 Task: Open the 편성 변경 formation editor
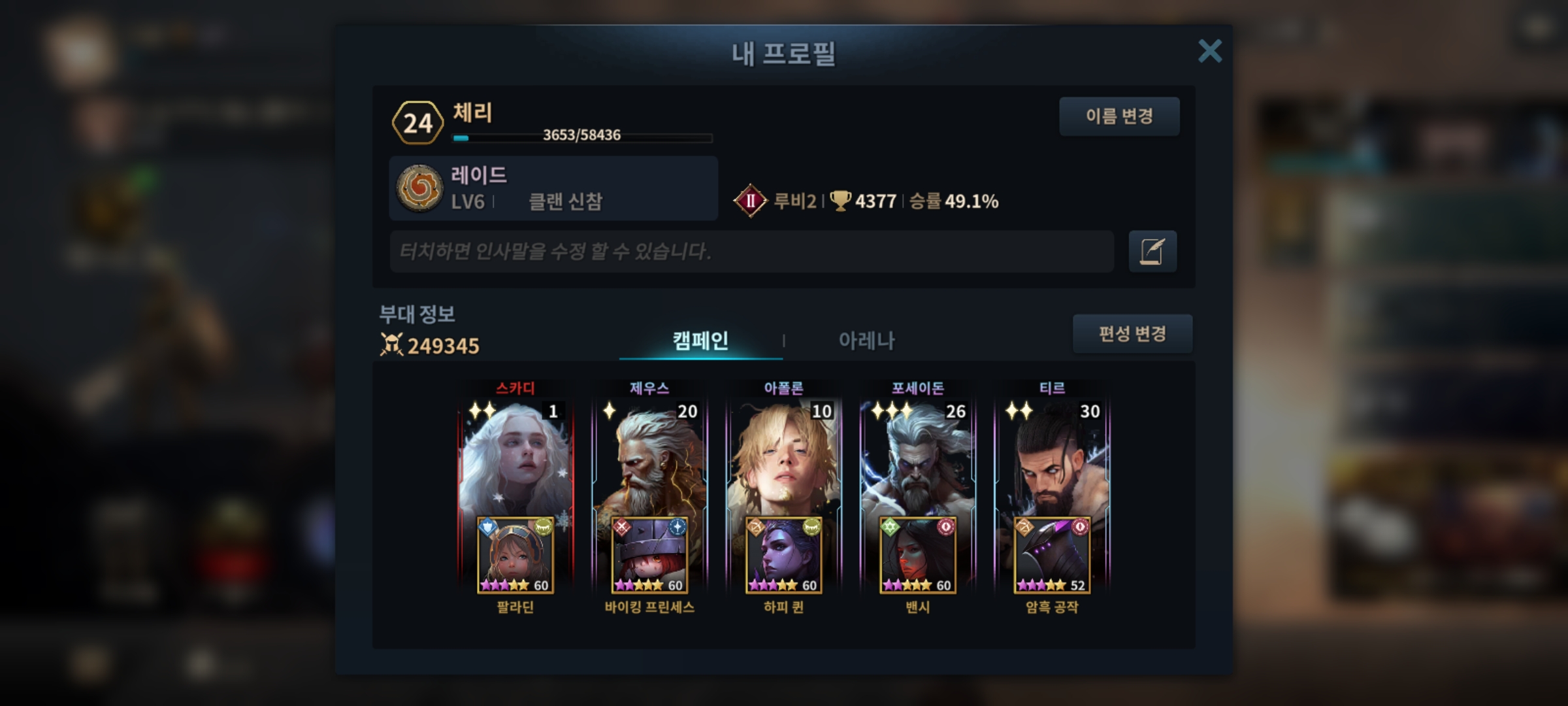click(1132, 334)
